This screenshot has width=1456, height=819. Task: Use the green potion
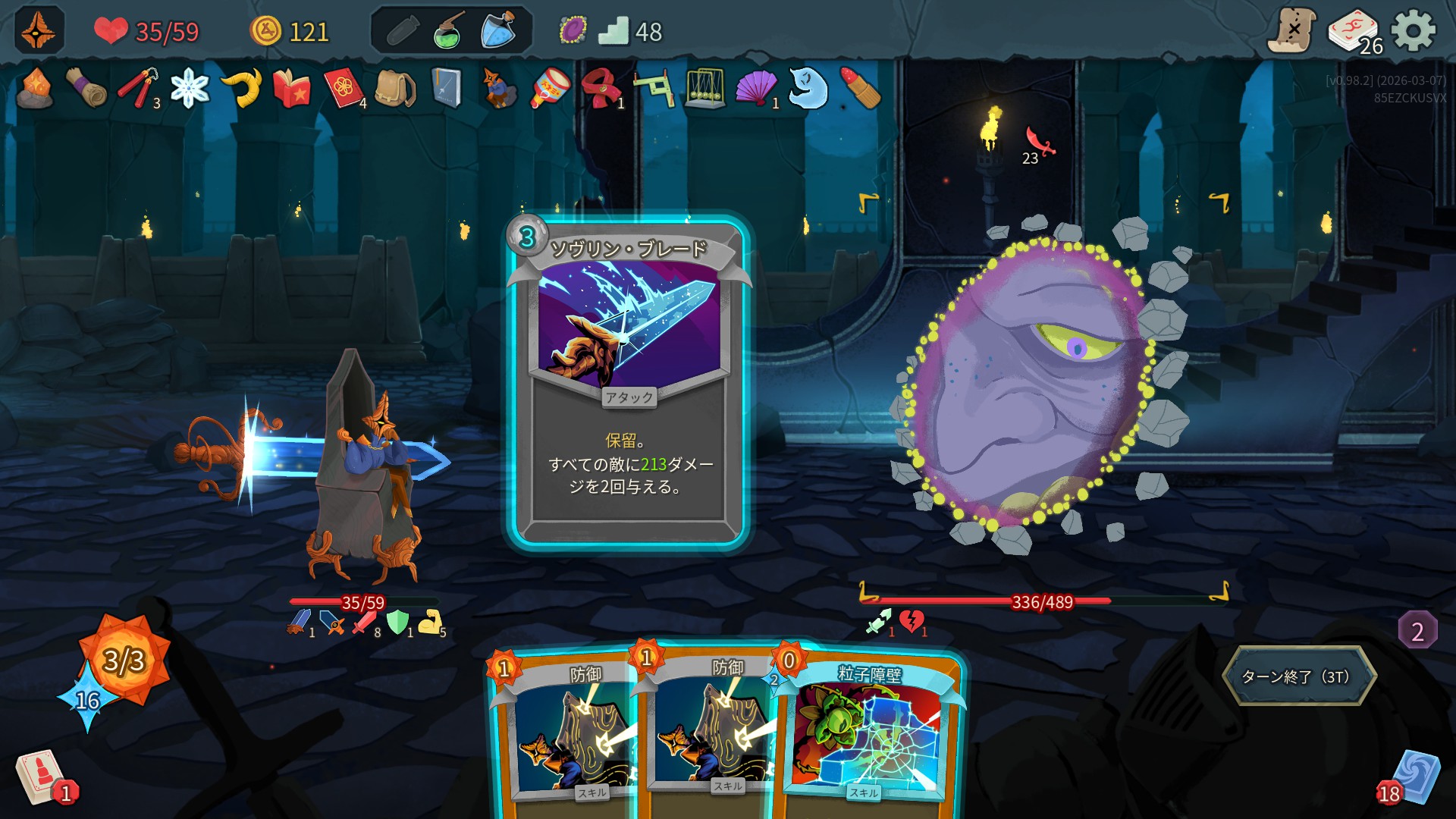point(450,31)
